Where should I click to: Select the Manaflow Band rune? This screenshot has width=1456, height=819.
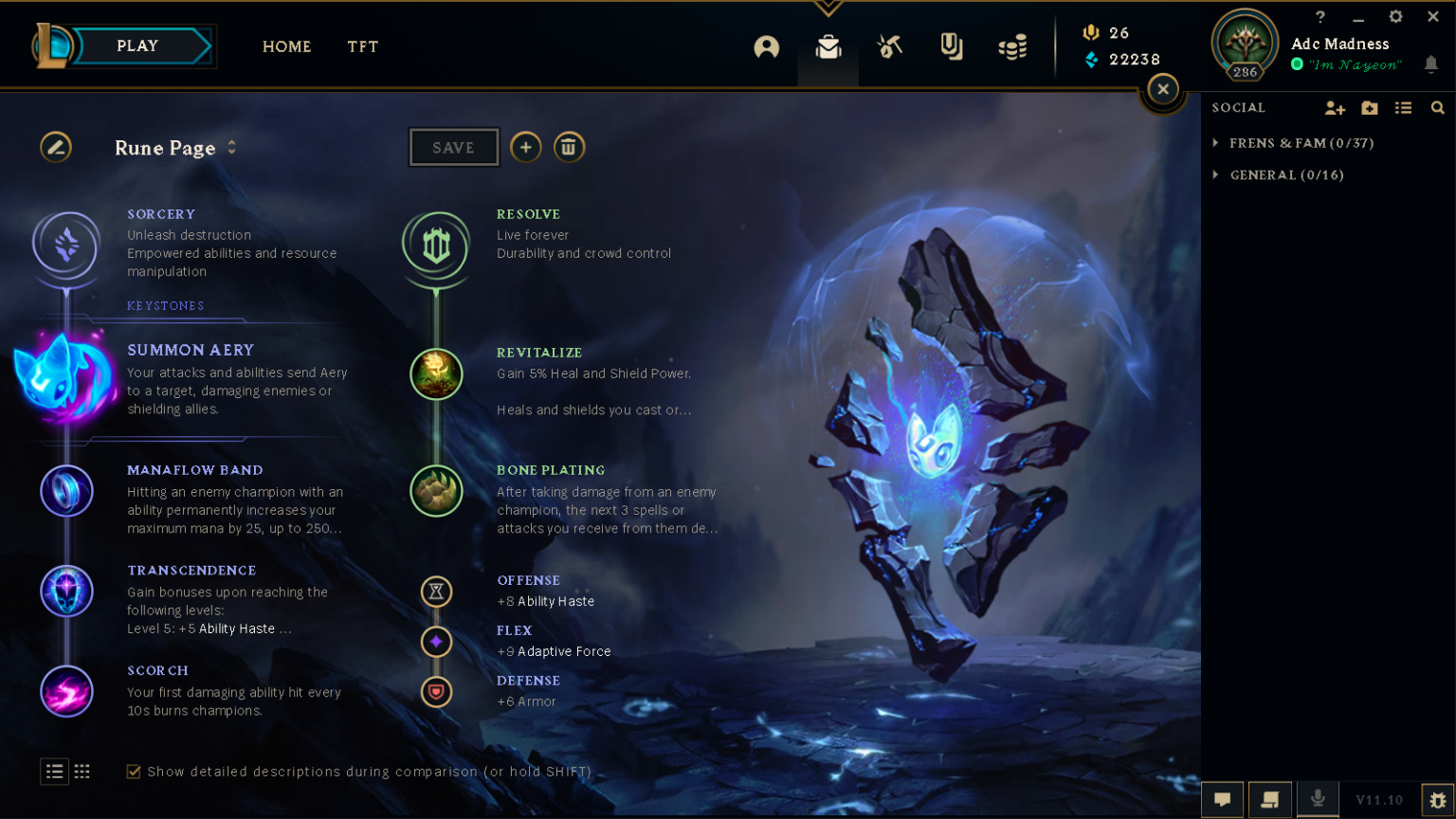coord(66,491)
